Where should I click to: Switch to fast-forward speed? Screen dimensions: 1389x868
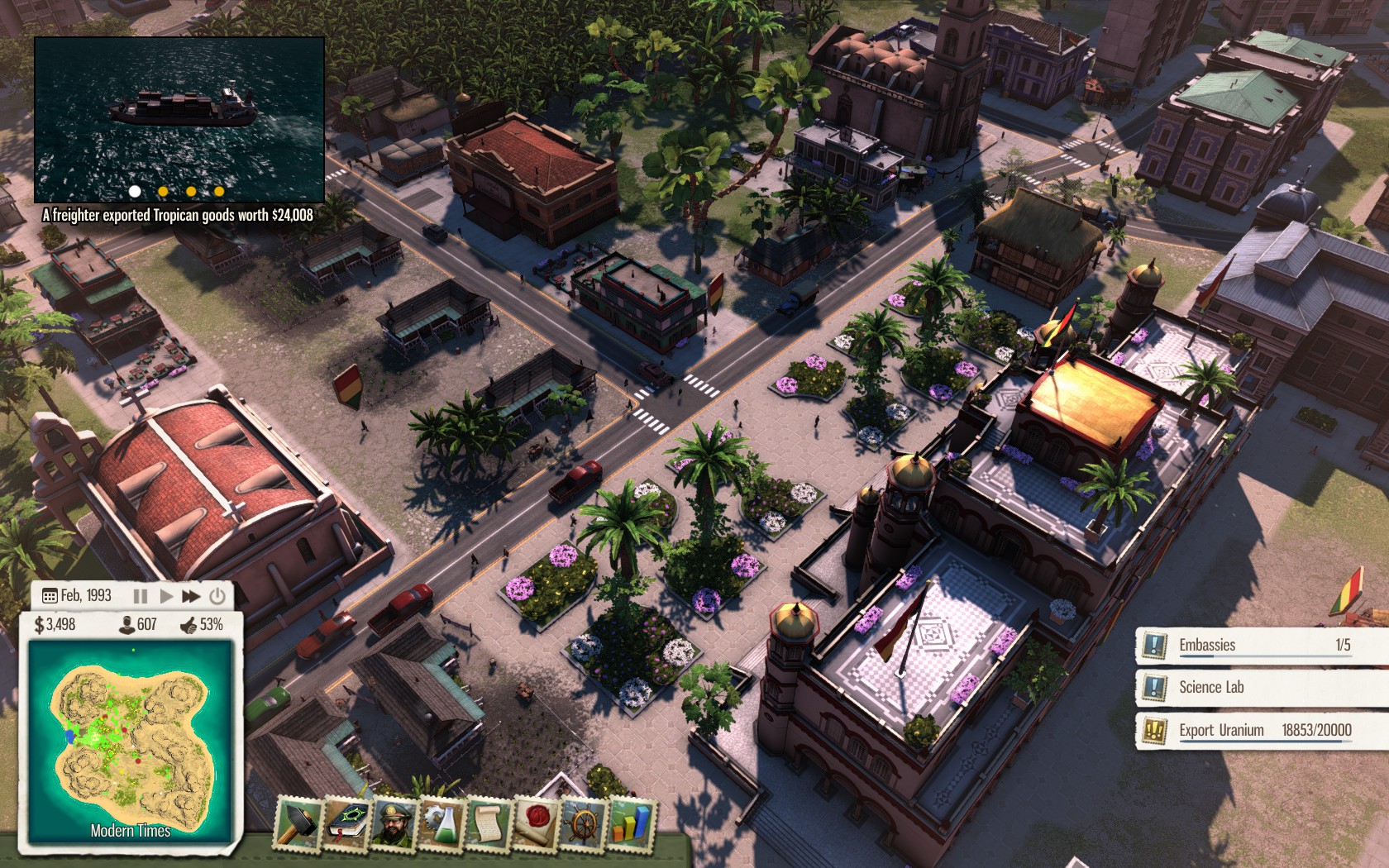coord(191,596)
